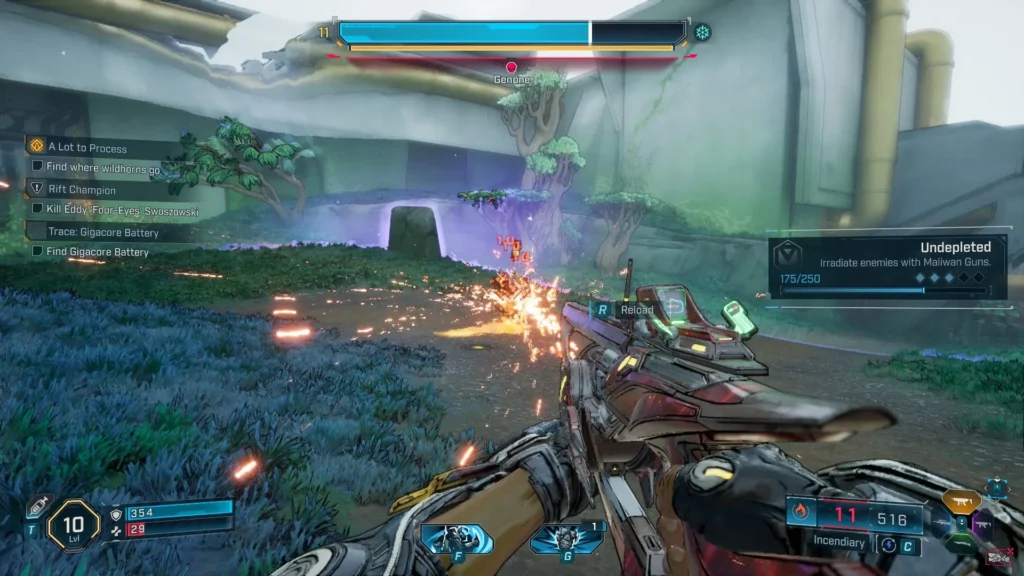Screen dimensions: 1024x576
Task: Select the Rift Champion quest entry
Action: tap(81, 189)
